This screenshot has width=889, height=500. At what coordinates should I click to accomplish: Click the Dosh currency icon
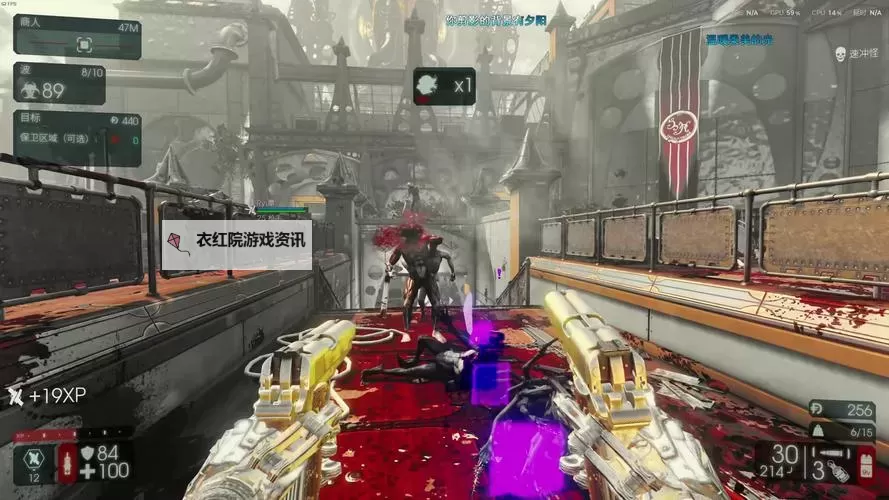tap(815, 409)
